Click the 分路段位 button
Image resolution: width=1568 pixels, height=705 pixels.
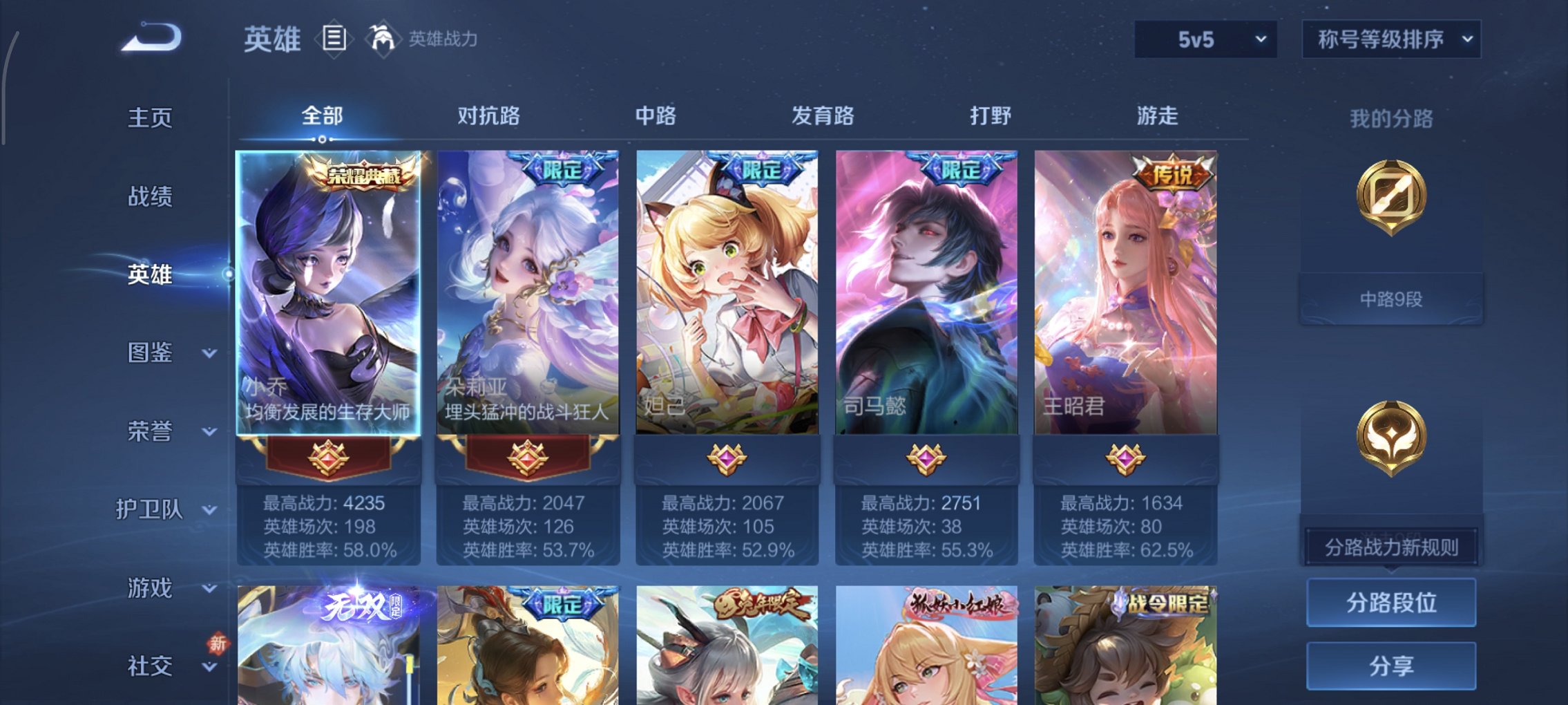[1390, 601]
